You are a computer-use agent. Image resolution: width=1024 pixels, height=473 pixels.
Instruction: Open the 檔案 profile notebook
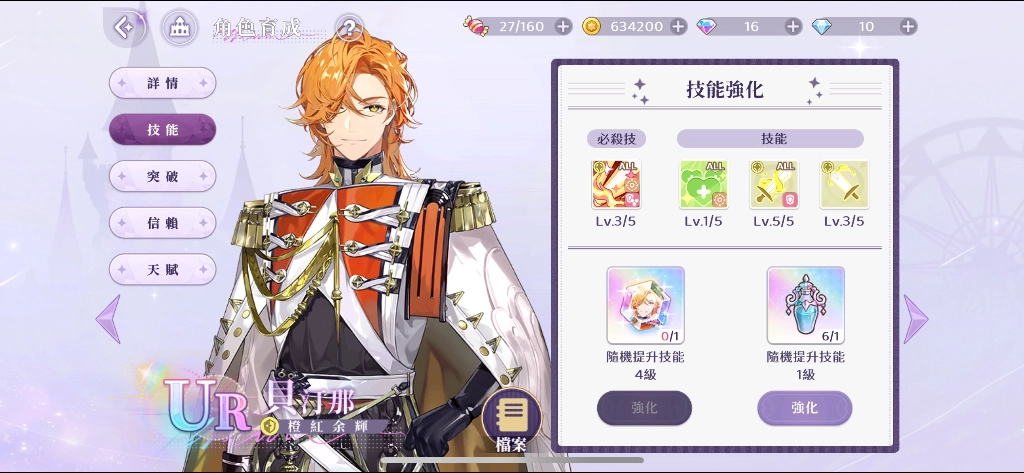click(511, 416)
